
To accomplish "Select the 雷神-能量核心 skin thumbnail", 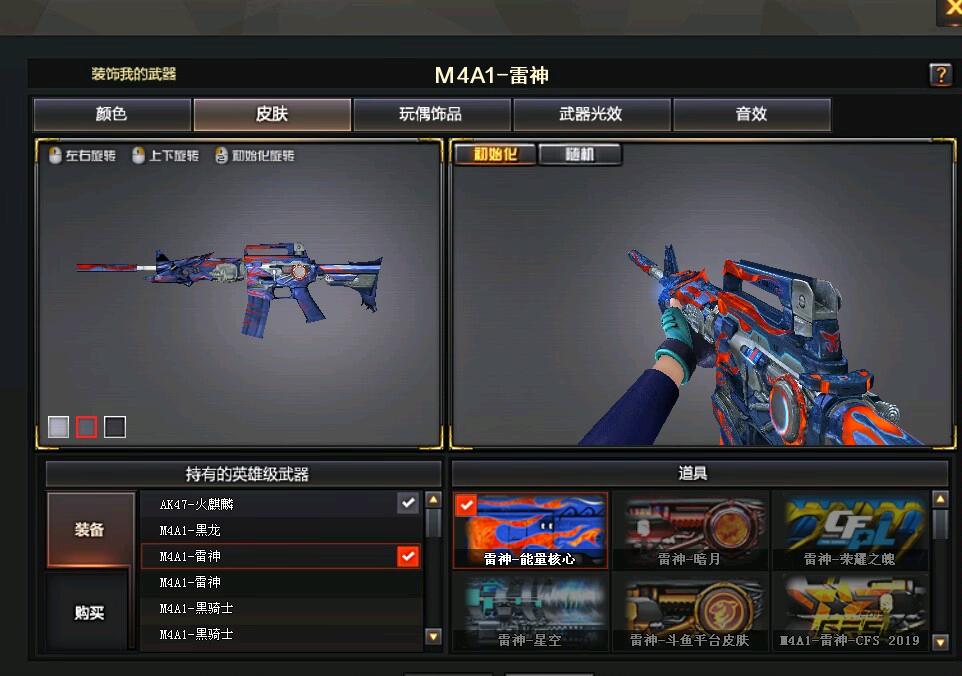I will coord(531,530).
